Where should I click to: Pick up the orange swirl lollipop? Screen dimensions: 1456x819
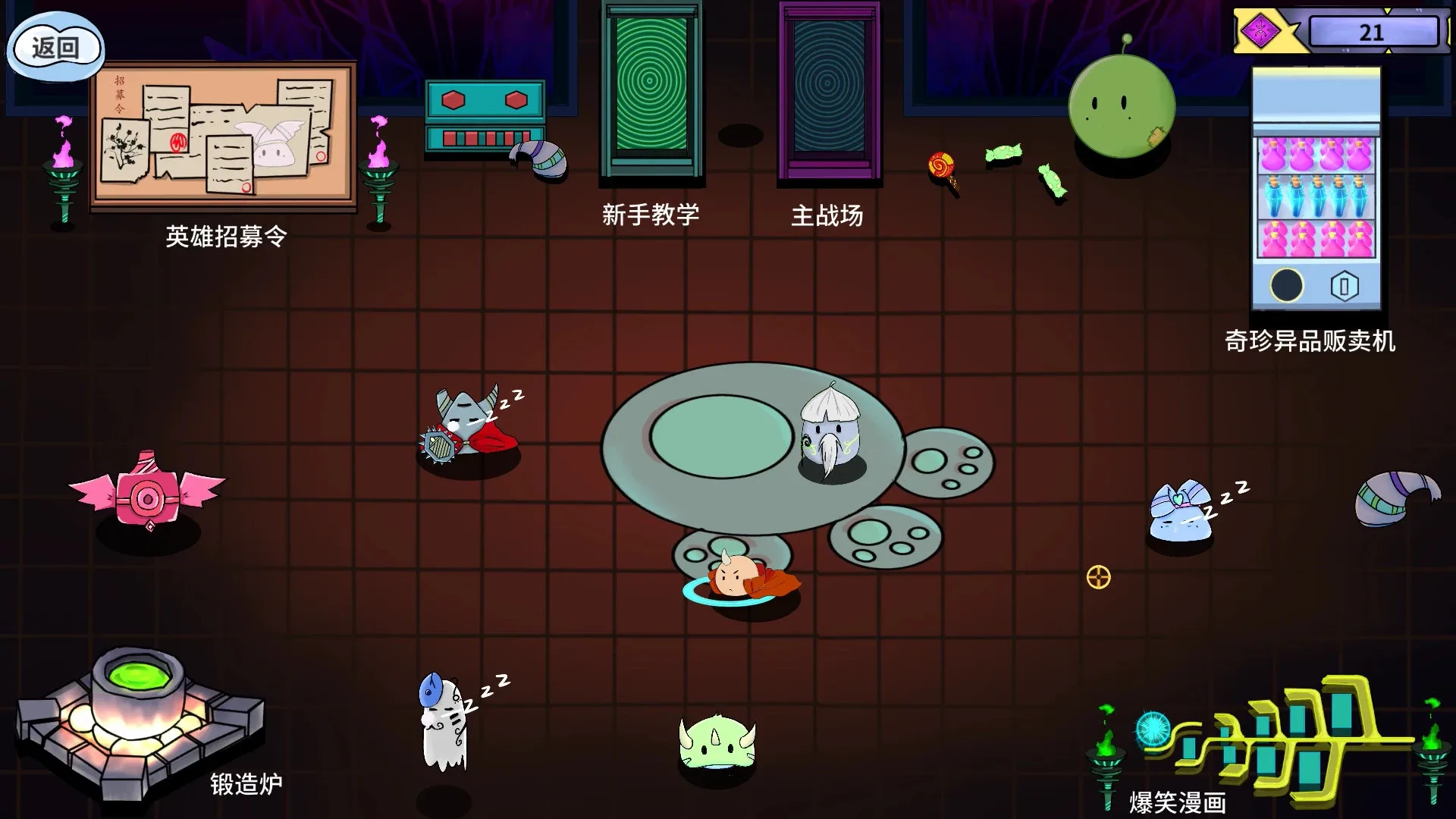click(x=942, y=163)
